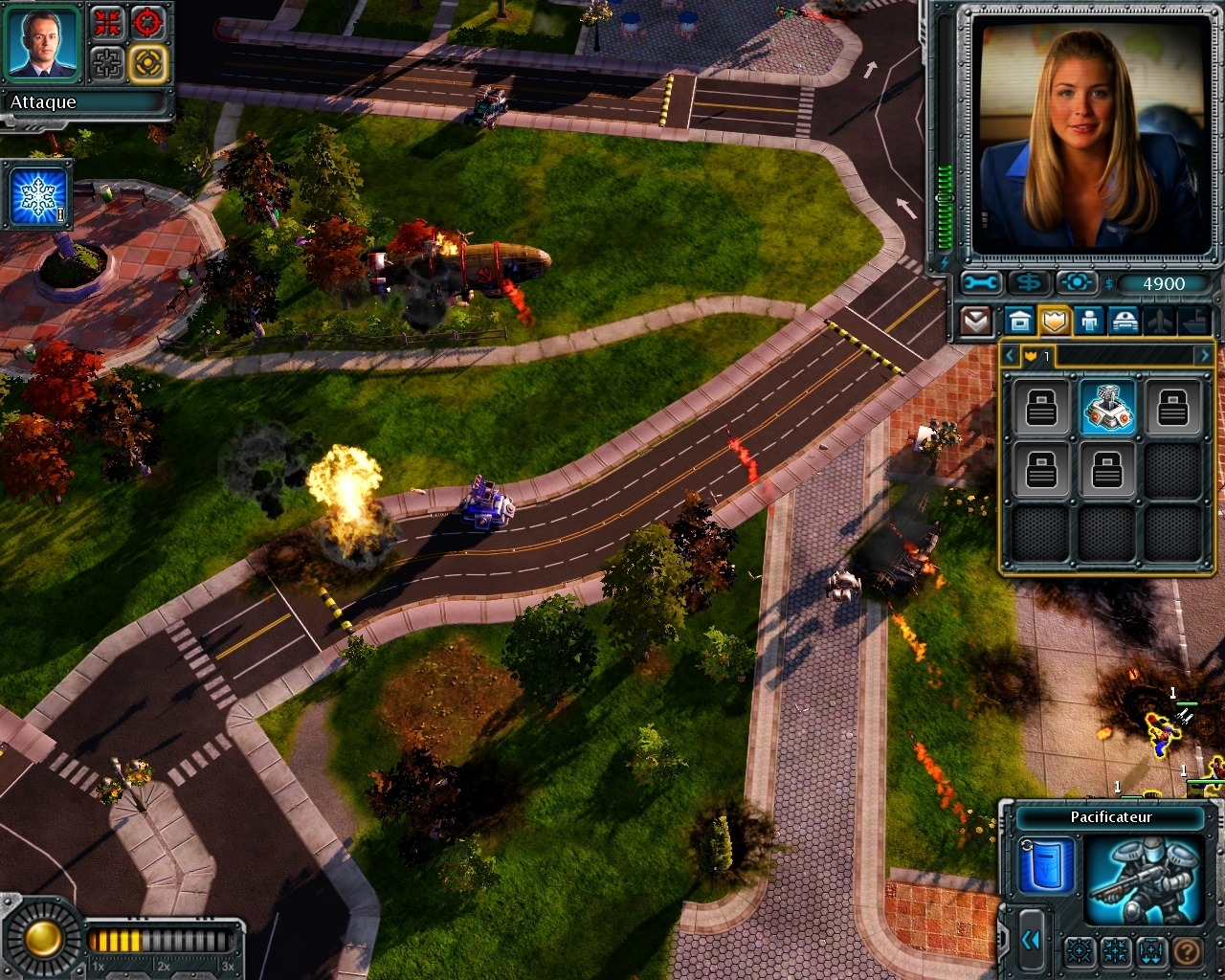Activate the dollar sell mode

(1029, 283)
